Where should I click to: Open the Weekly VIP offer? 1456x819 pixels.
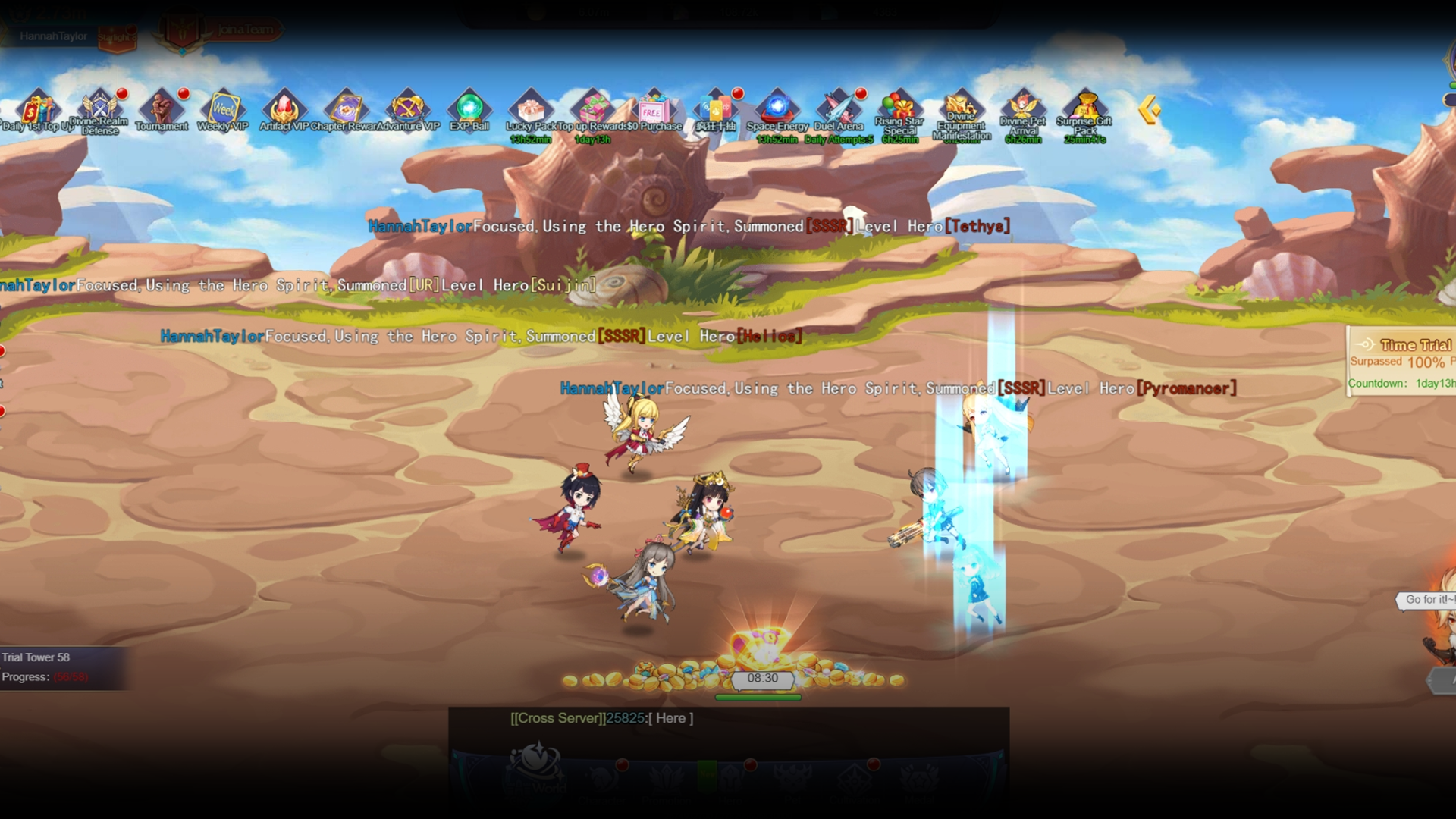point(222,110)
